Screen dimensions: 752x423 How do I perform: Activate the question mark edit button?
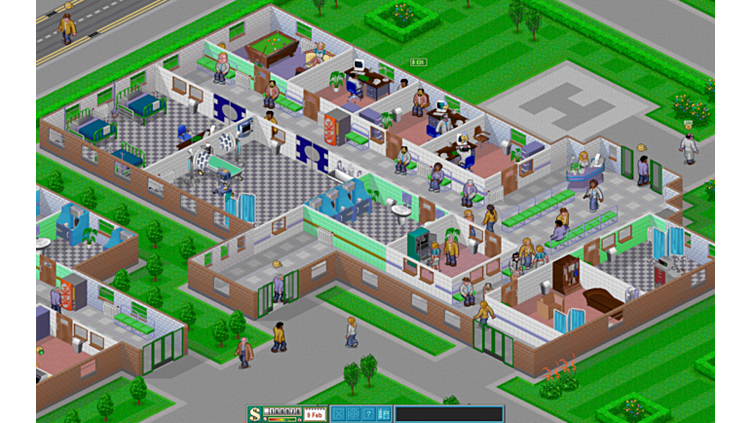[368, 413]
